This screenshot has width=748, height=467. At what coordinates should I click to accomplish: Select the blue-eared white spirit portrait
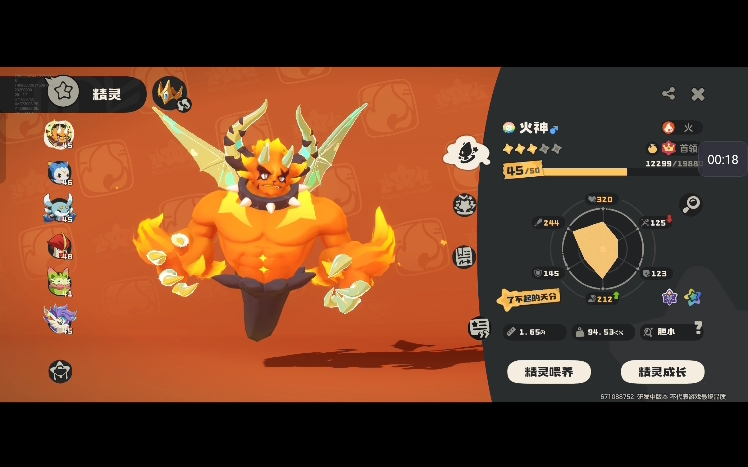(x=59, y=172)
